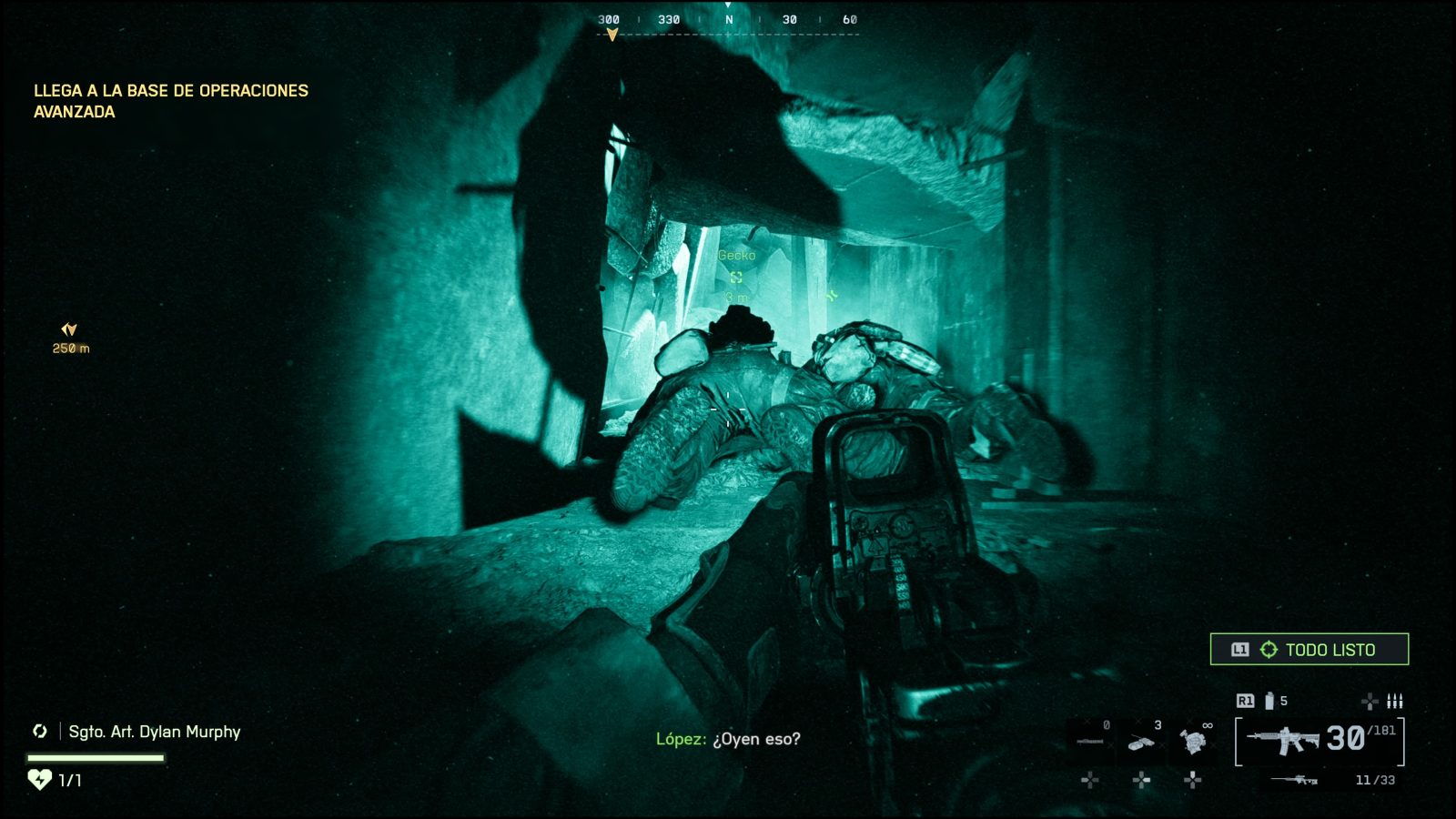Select the Gecko squadmate marker
Image resolution: width=1456 pixels, height=819 pixels.
click(736, 277)
